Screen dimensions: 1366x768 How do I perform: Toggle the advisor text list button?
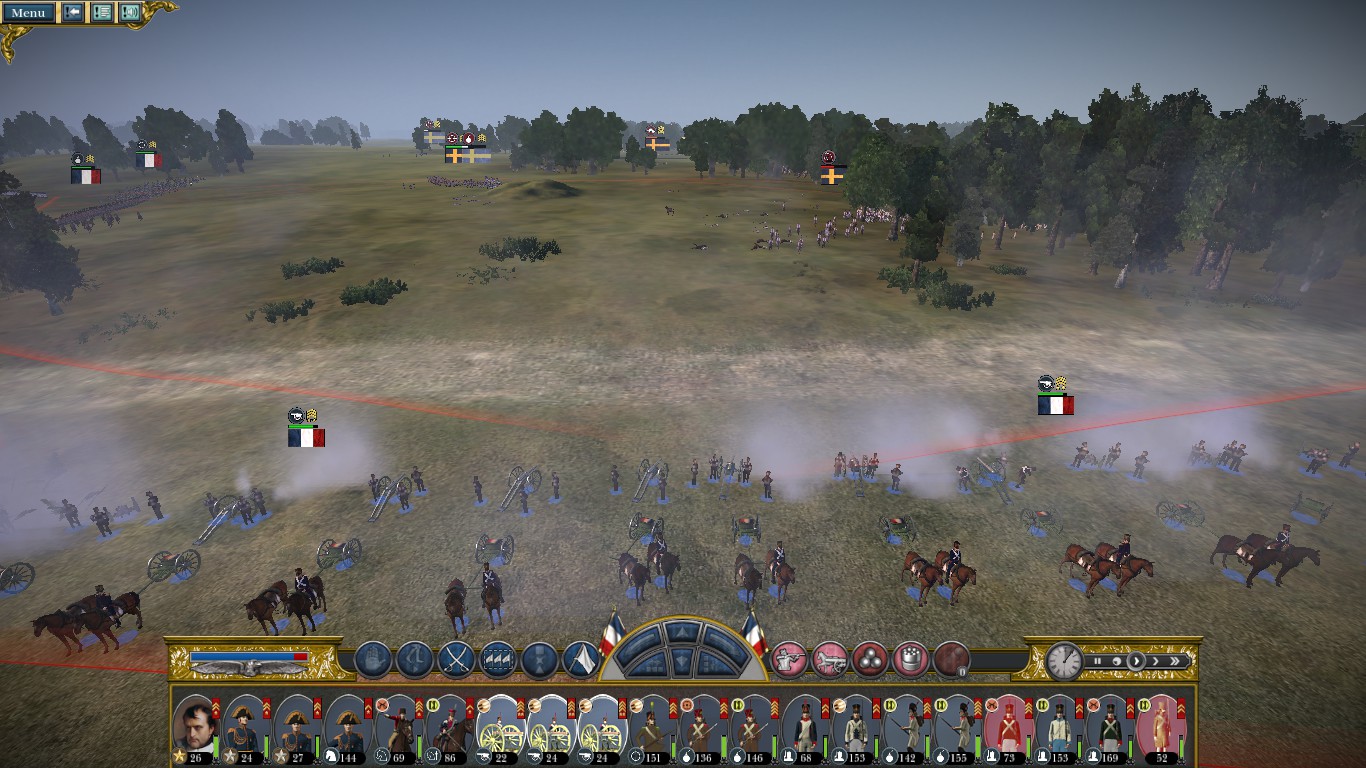(x=102, y=12)
